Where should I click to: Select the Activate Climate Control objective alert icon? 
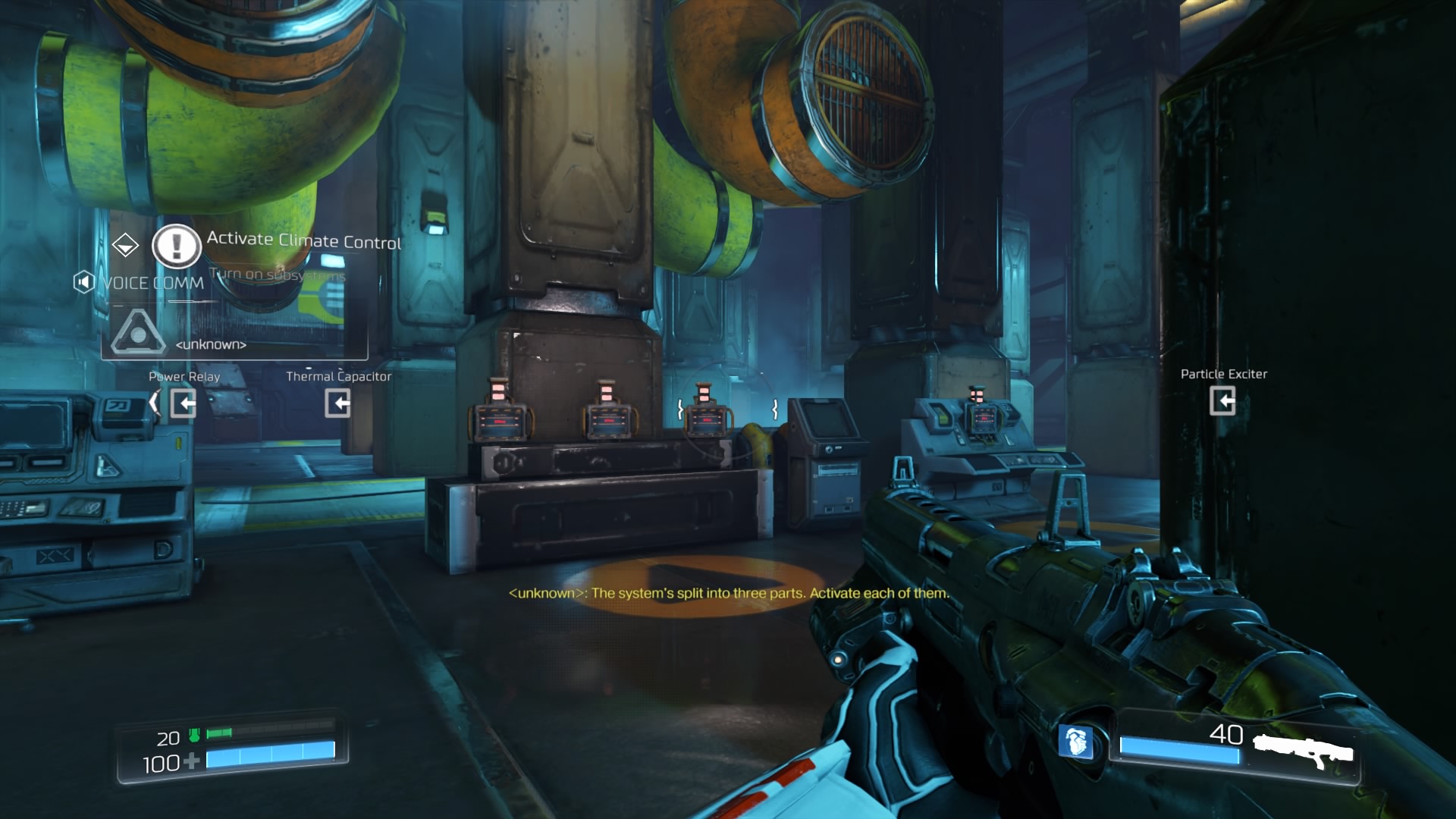click(177, 246)
